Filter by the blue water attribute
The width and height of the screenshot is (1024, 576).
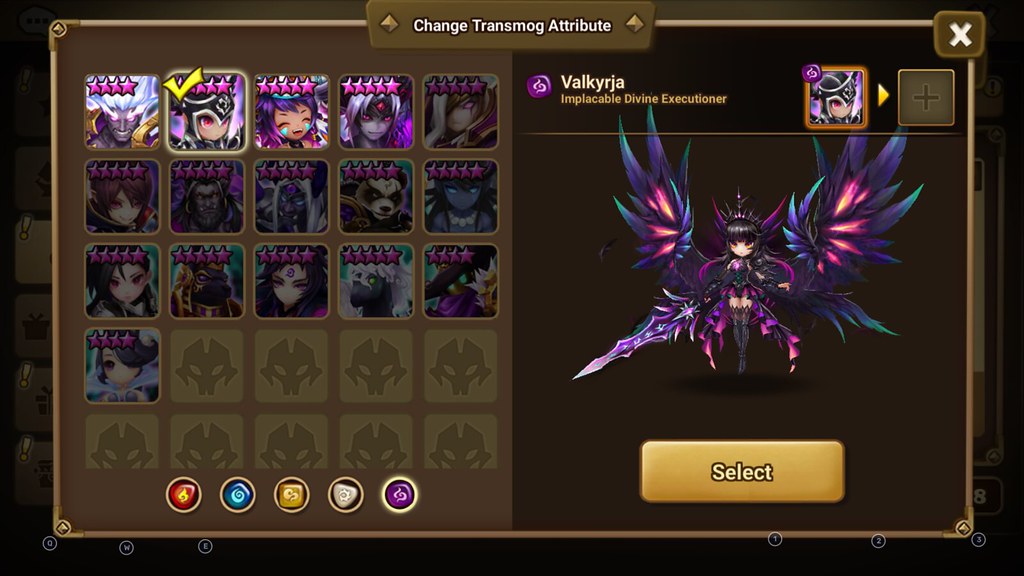click(238, 494)
